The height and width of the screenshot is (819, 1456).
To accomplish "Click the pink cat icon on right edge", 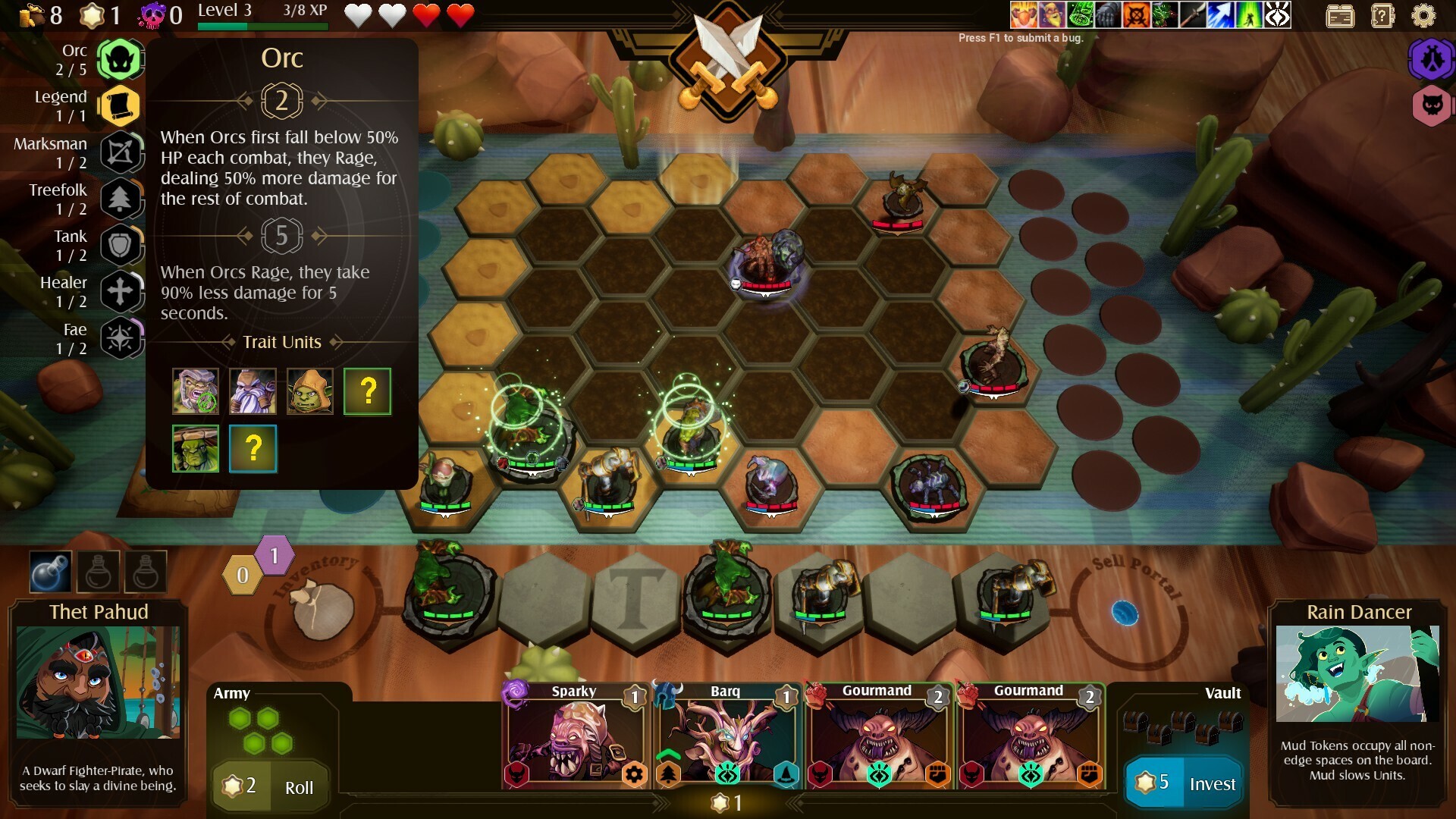I will [1432, 106].
